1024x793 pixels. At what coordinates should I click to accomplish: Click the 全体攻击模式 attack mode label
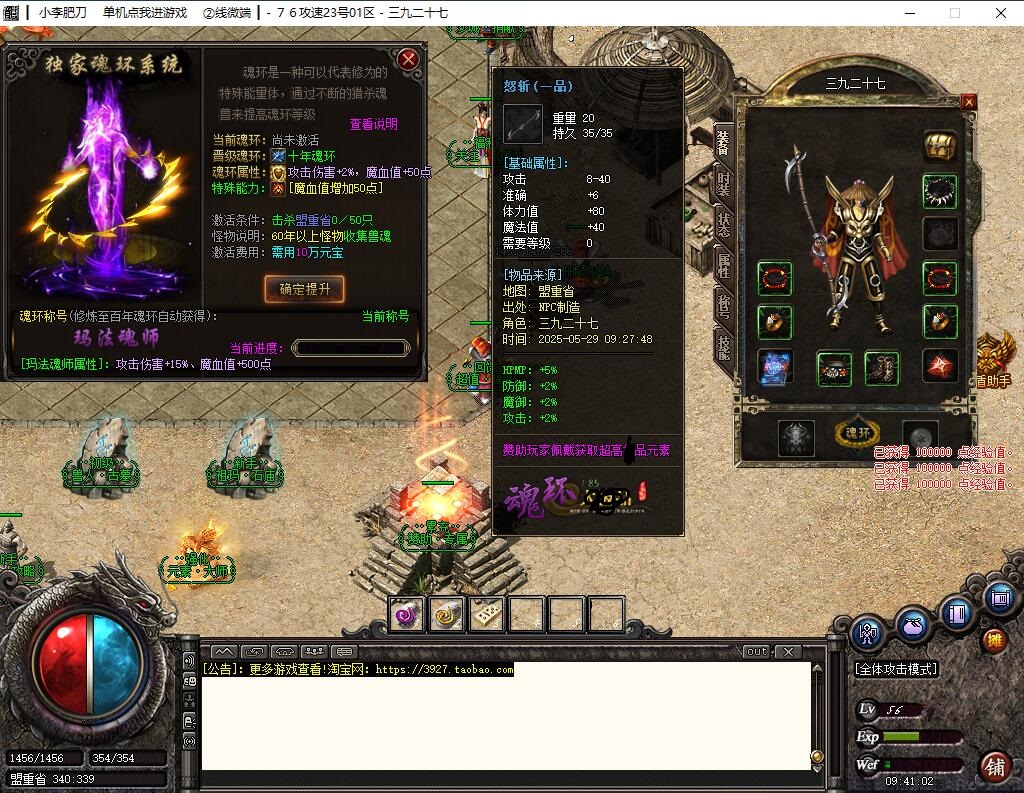click(896, 668)
